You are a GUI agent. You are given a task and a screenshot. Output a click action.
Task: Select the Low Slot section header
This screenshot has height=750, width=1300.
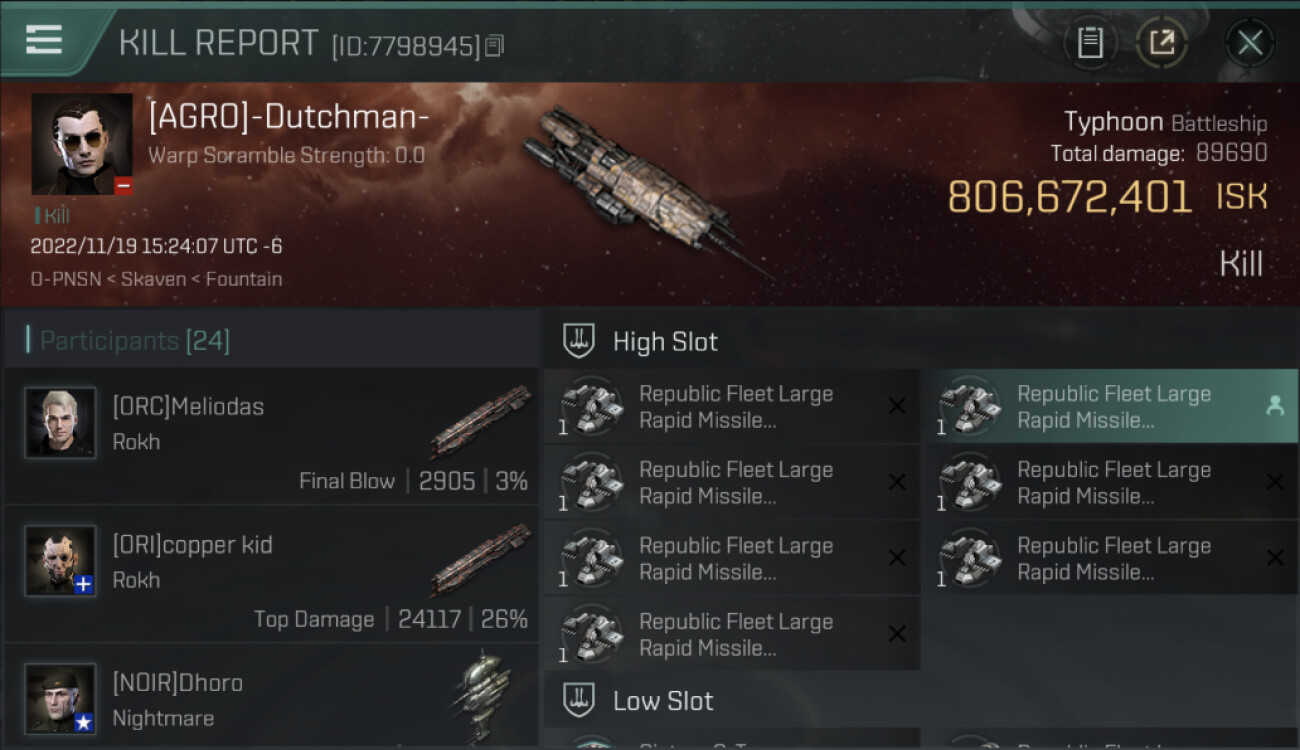pos(663,701)
